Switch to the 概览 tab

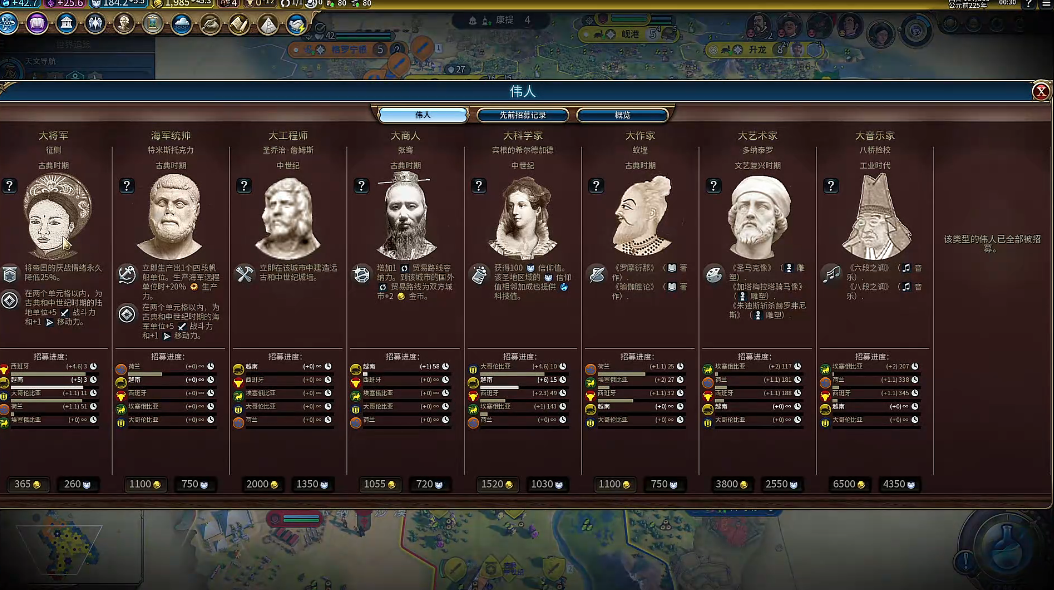coord(622,115)
